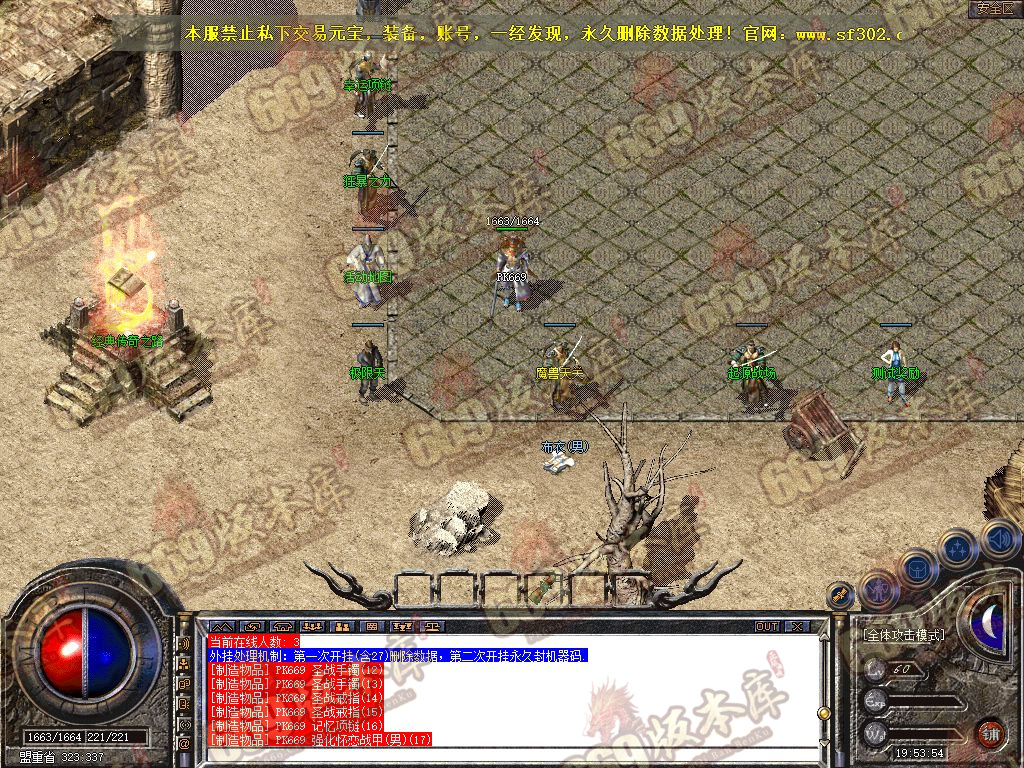The height and width of the screenshot is (768, 1024).
Task: Click the OUT button above chat
Action: 767,626
